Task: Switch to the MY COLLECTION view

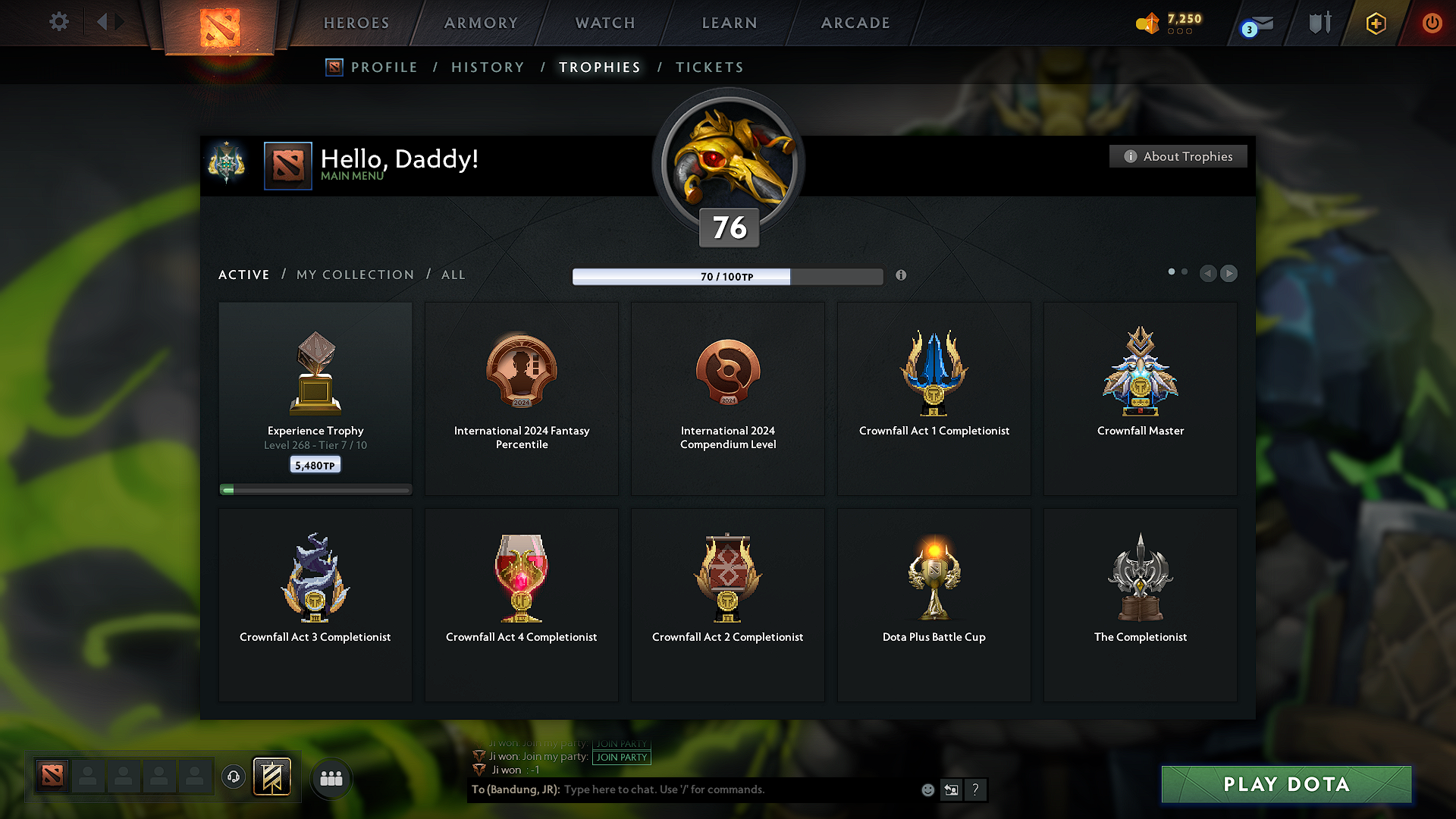Action: coord(354,275)
